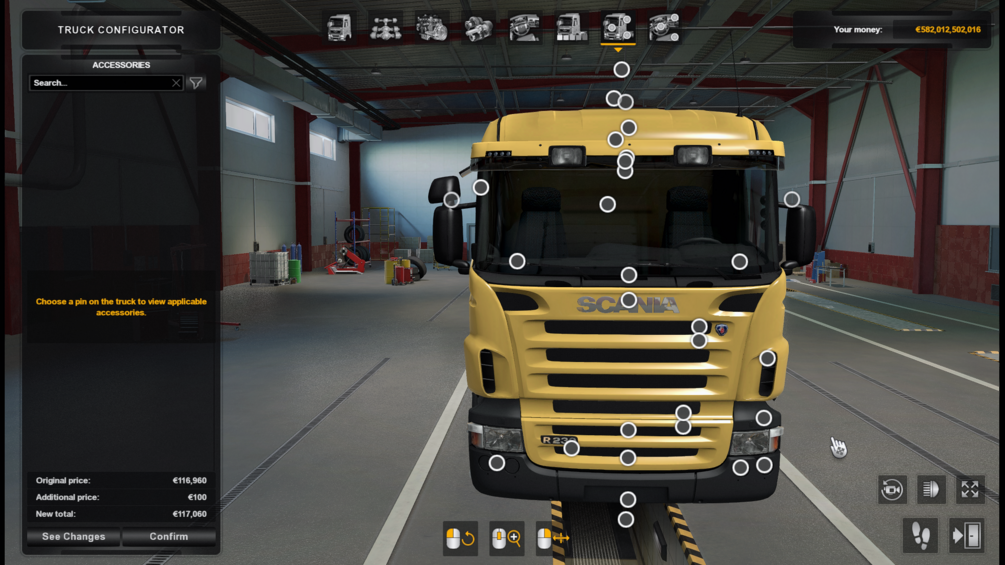Screen dimensions: 1005x565
Task: Toggle the truck headlights icon
Action: 931,489
